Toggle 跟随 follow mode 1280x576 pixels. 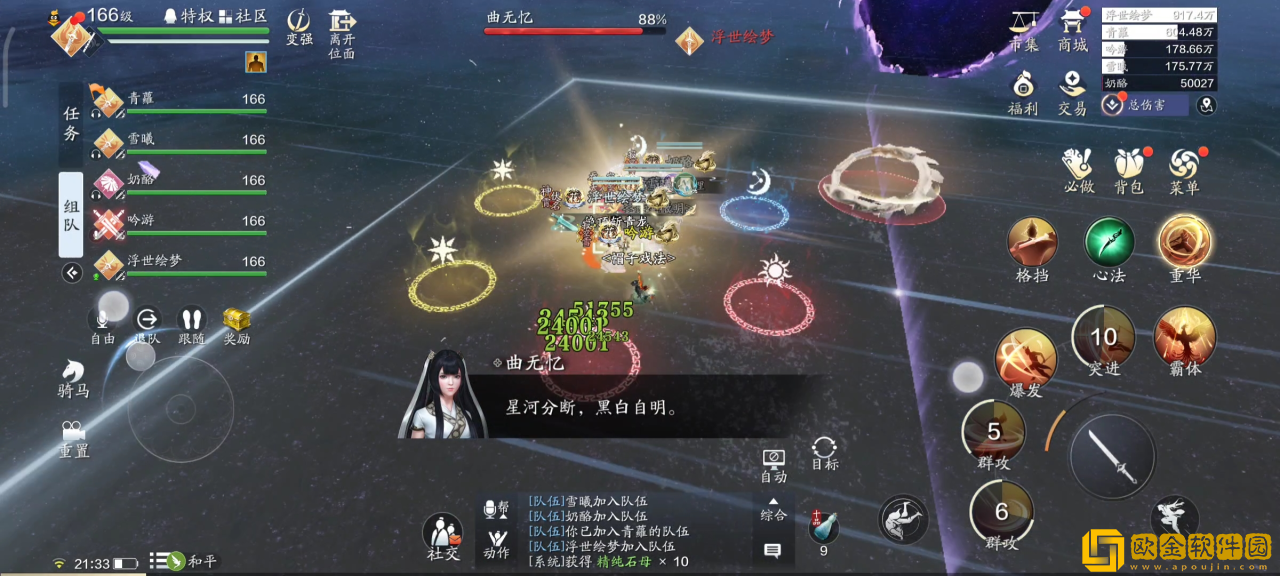[x=192, y=324]
